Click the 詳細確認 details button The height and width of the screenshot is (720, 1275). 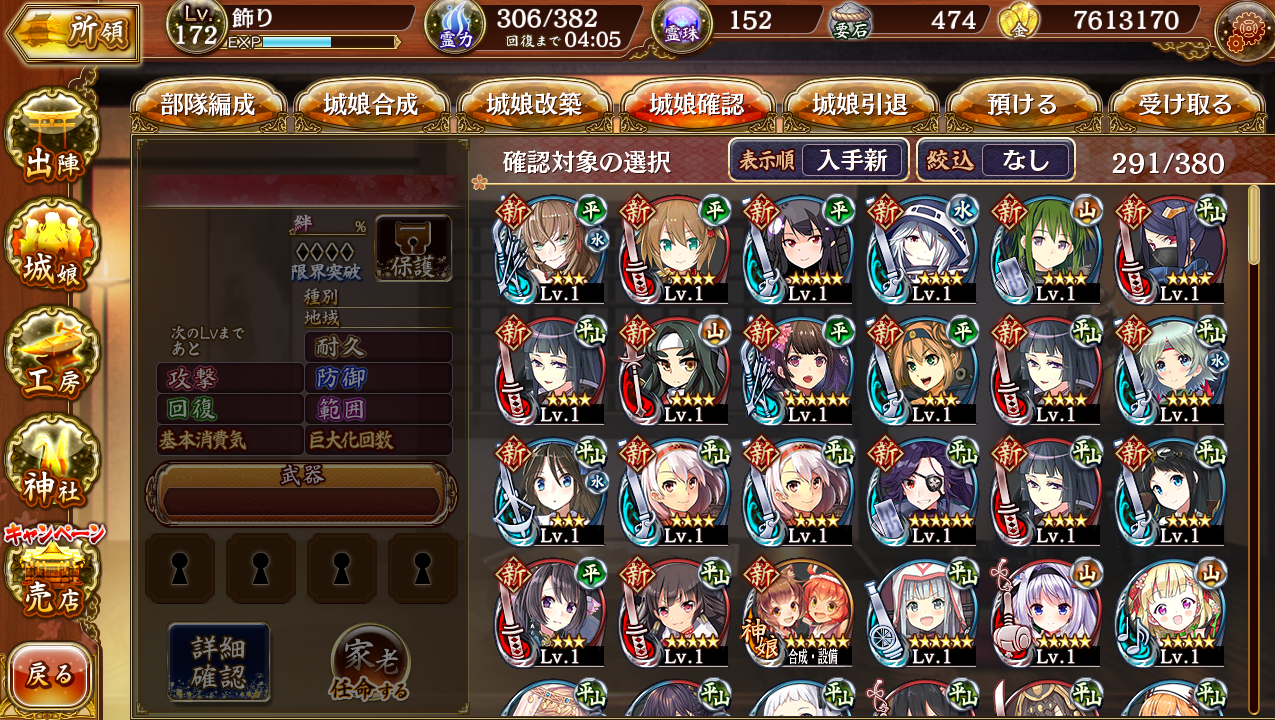tap(218, 661)
